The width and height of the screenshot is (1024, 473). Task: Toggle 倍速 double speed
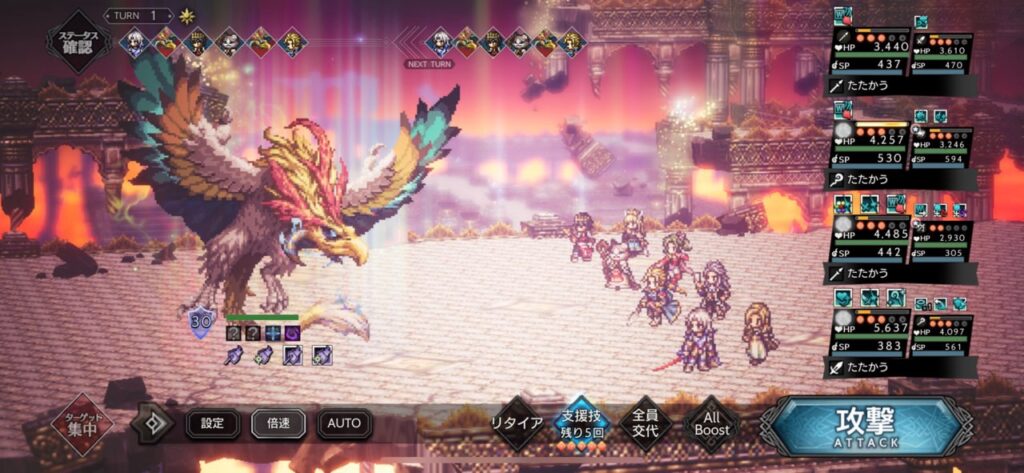tap(278, 423)
